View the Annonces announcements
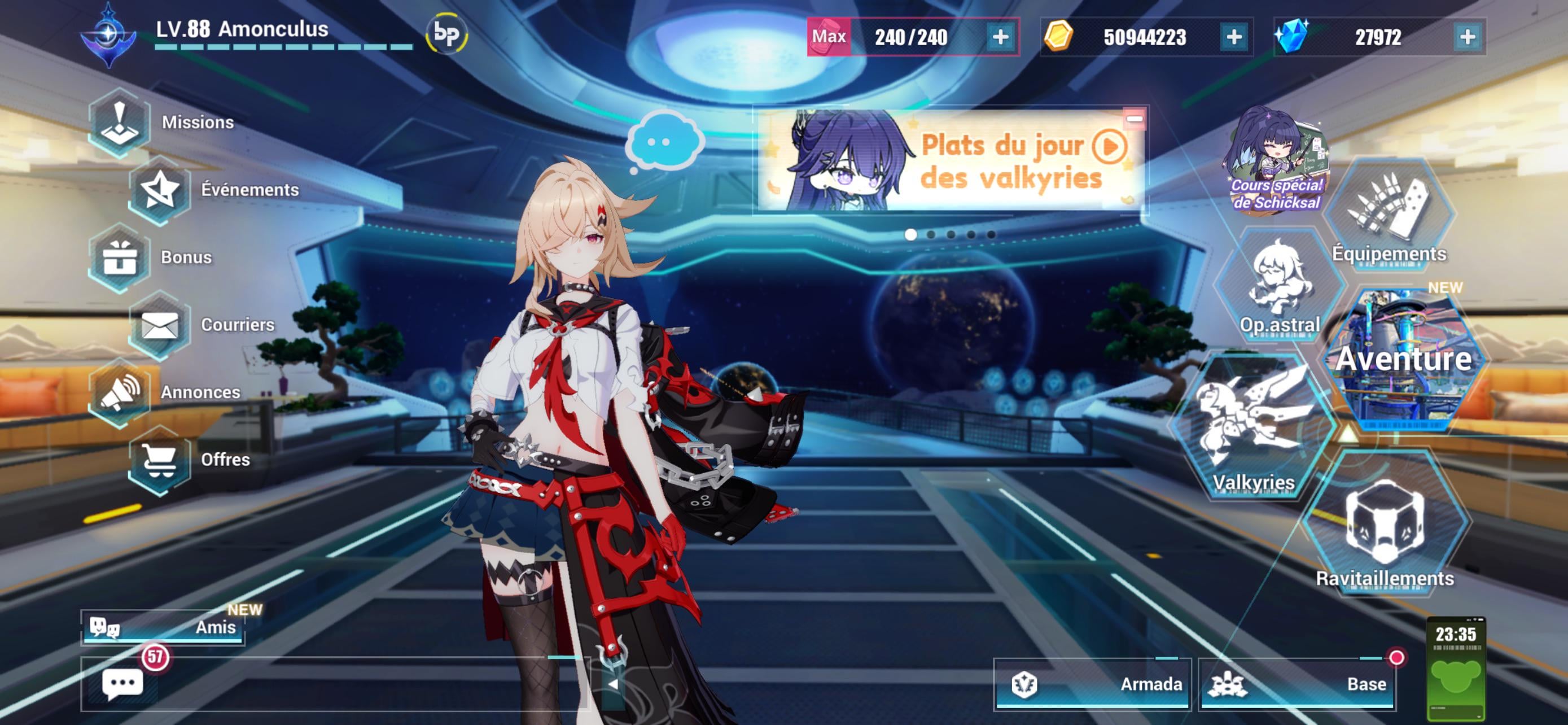Image resolution: width=1568 pixels, height=725 pixels. click(120, 392)
